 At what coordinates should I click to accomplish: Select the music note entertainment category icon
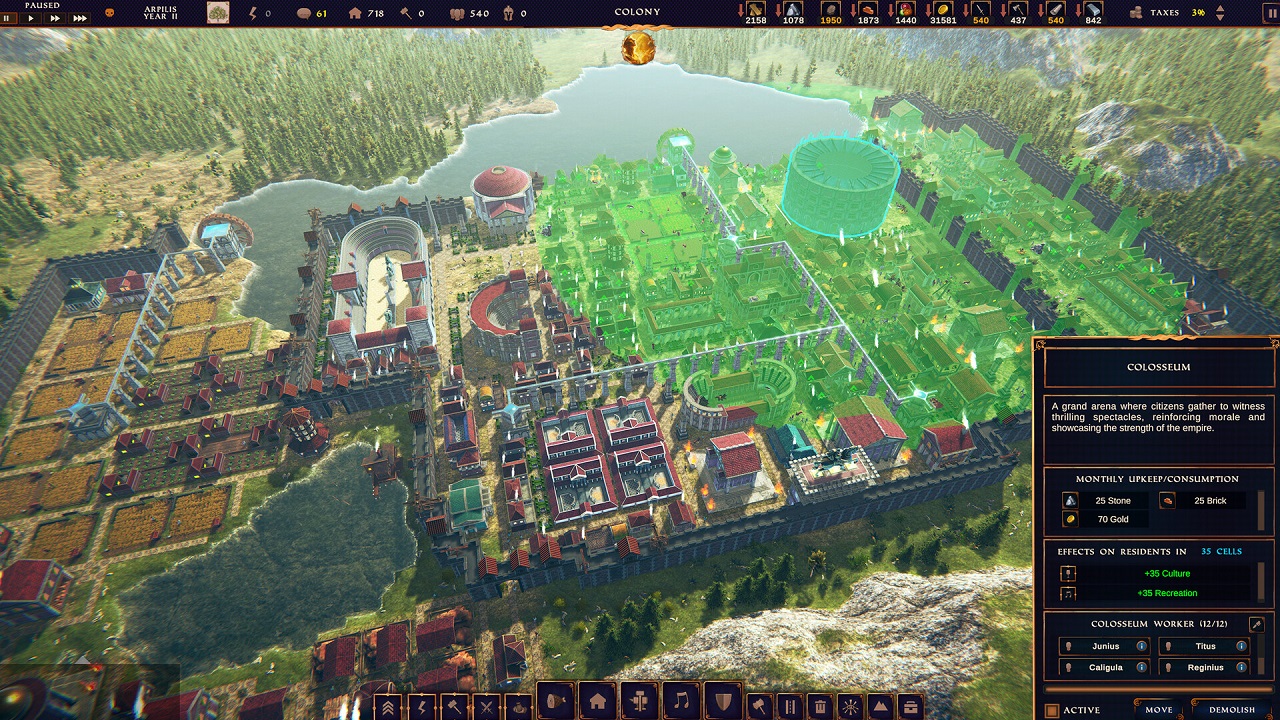681,706
